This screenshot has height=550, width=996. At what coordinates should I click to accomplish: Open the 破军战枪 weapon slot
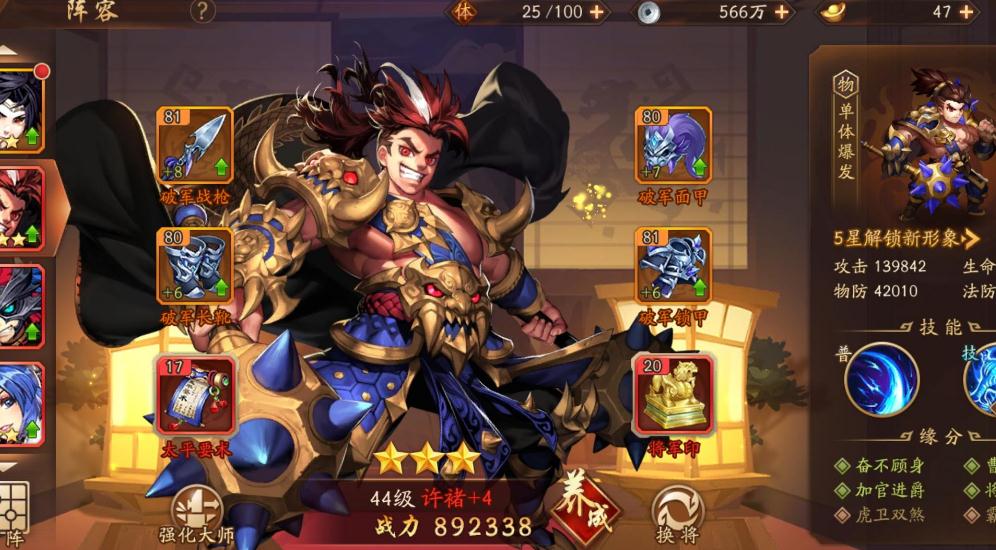click(x=195, y=146)
